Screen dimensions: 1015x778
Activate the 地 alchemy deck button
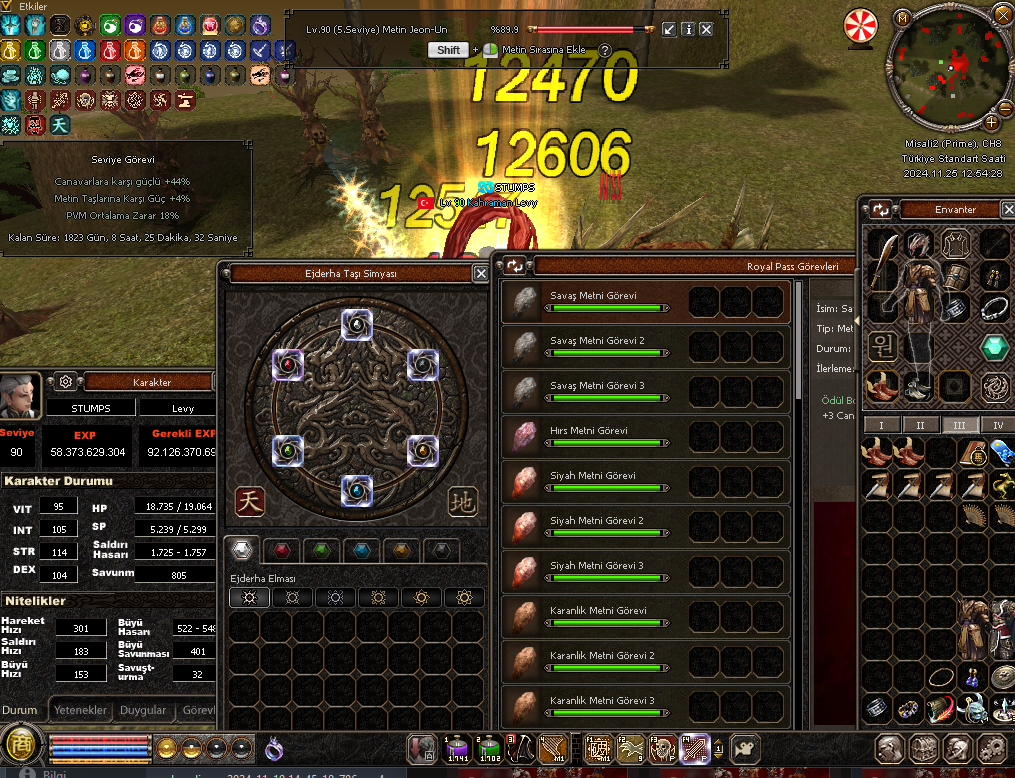tap(463, 501)
